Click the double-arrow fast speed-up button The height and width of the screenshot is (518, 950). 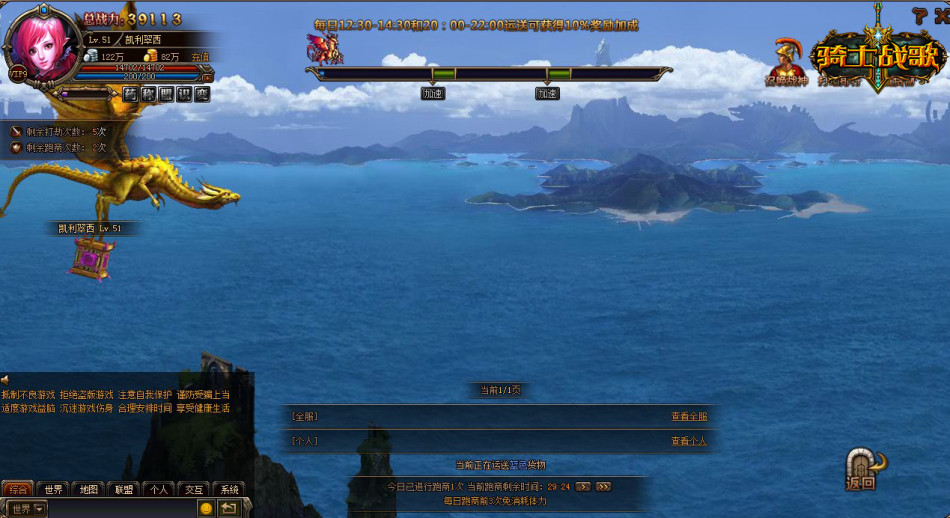(603, 486)
